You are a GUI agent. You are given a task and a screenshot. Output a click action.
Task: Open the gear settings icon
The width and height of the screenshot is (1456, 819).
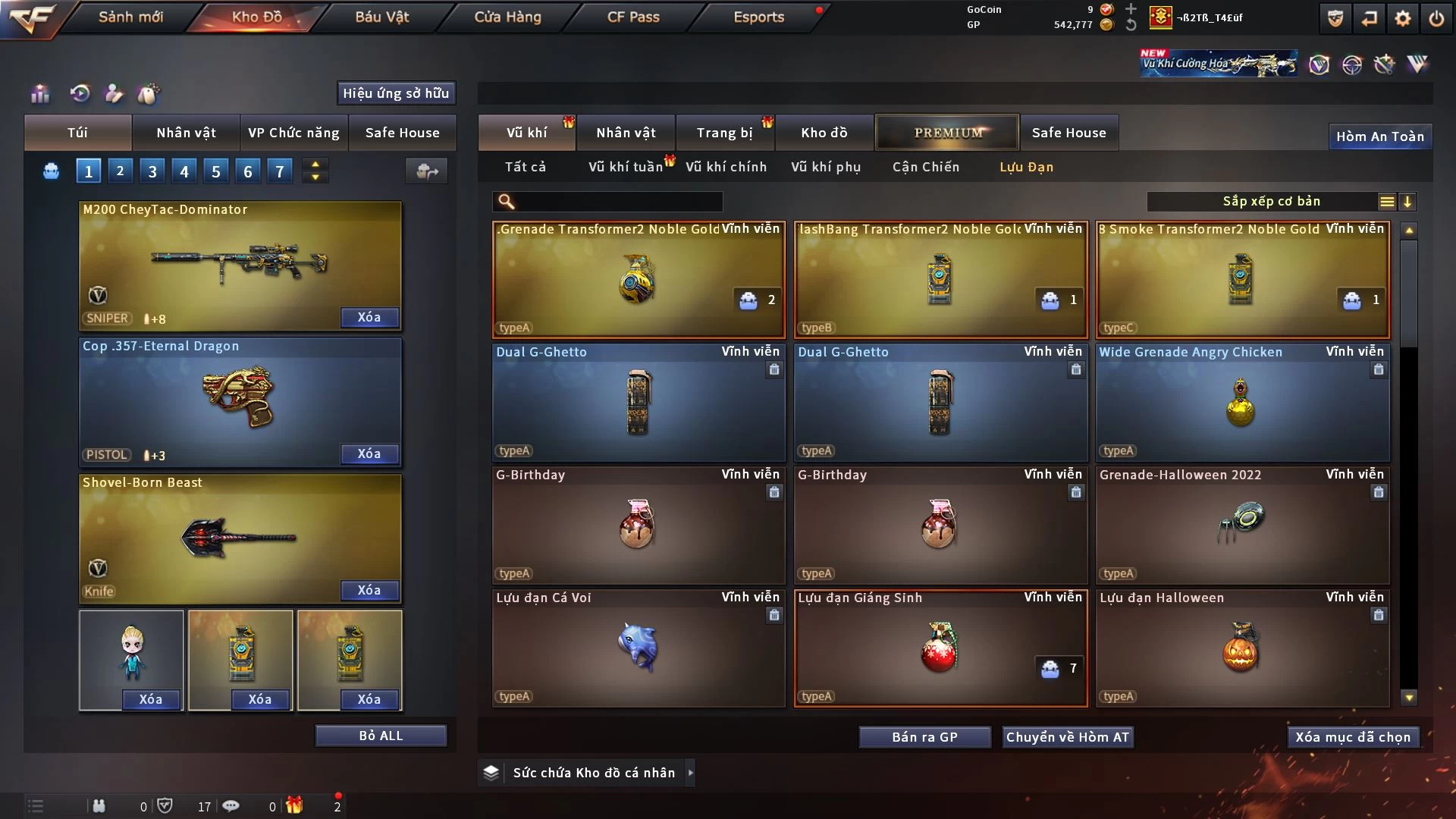pos(1403,18)
